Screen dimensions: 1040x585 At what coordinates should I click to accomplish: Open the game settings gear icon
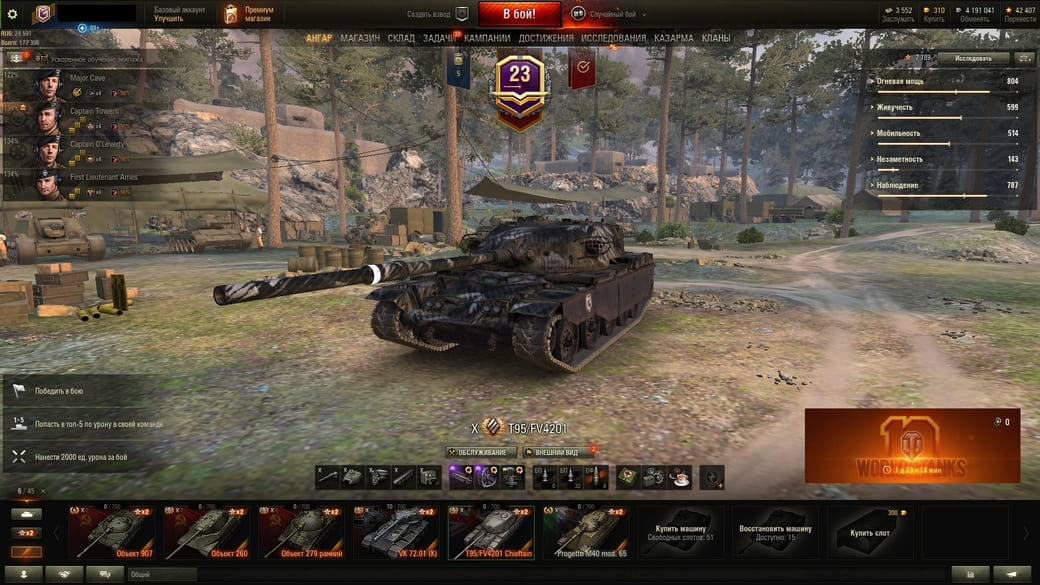click(13, 14)
